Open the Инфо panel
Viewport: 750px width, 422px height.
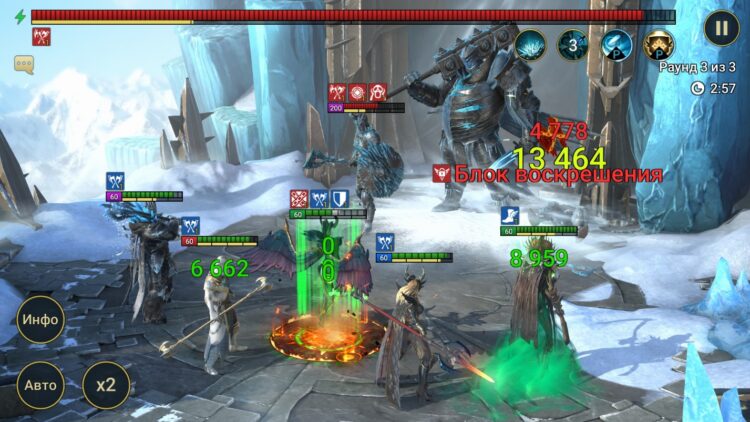point(40,321)
